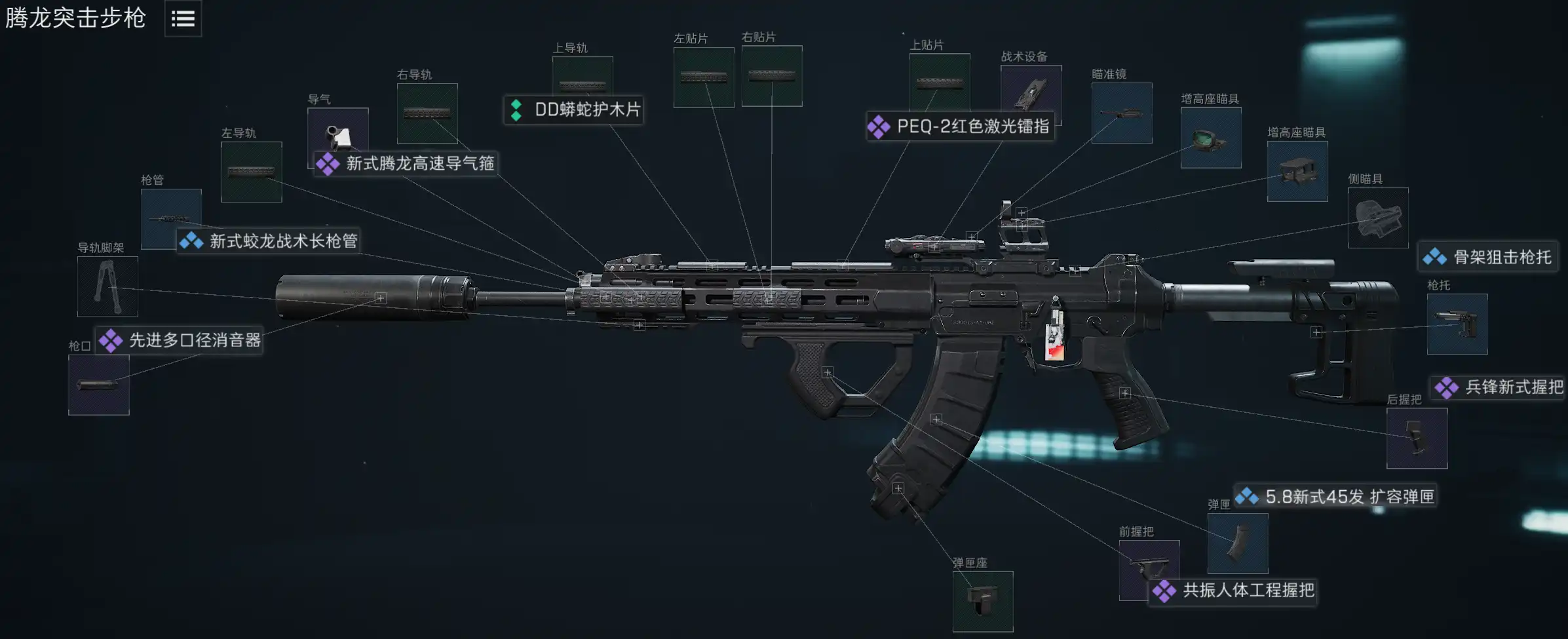Open the 后握把 rear grip slot

tap(1417, 438)
